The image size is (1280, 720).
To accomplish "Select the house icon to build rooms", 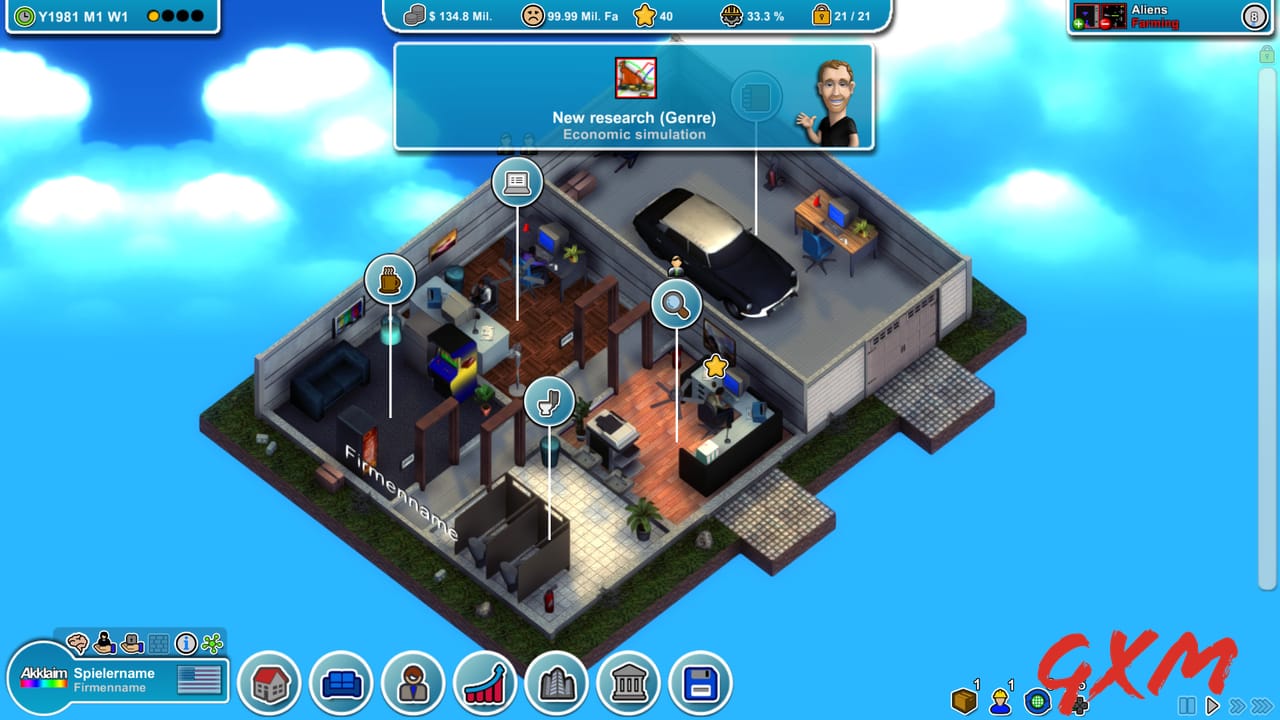I will pyautogui.click(x=270, y=683).
